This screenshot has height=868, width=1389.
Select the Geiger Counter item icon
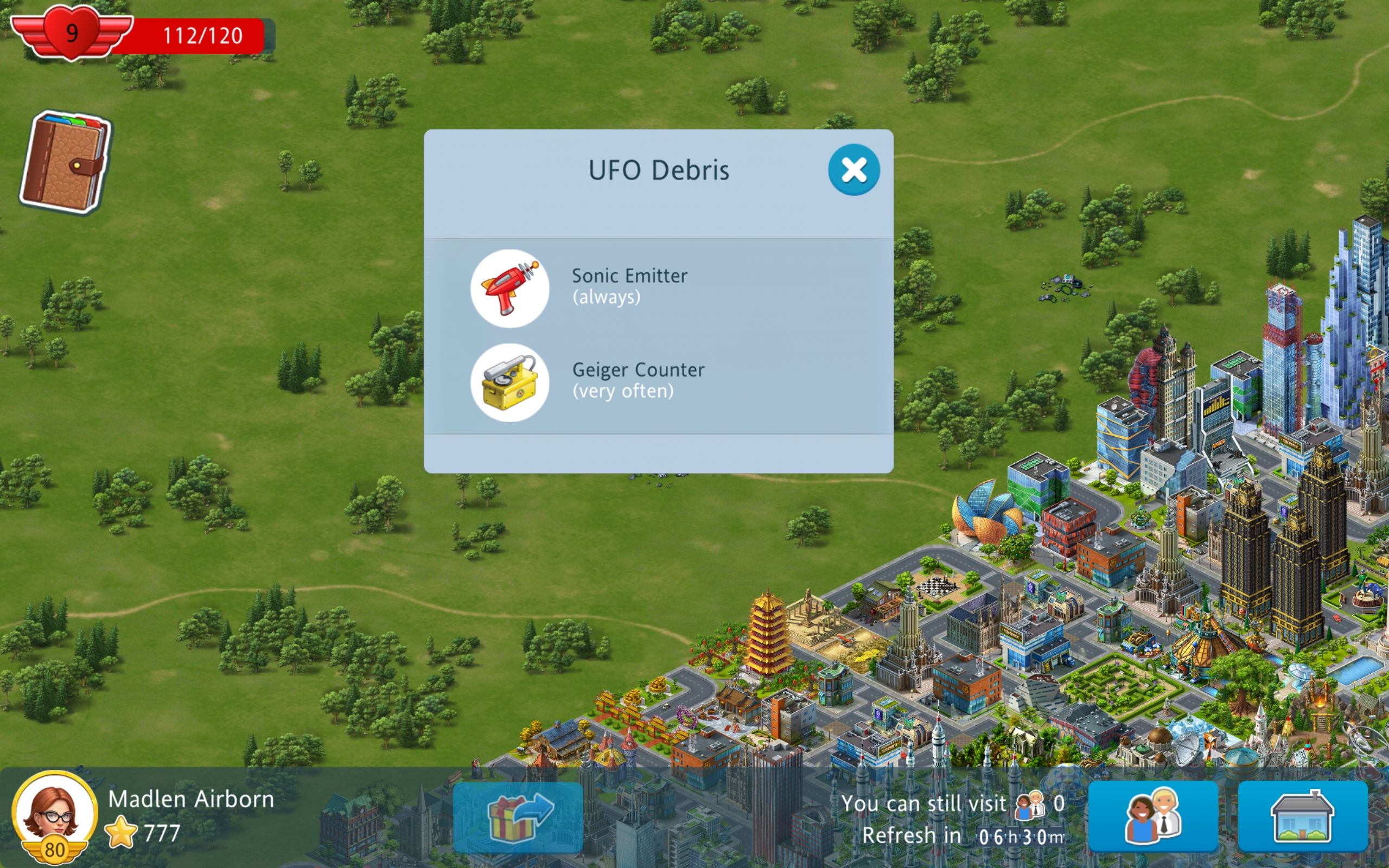[509, 382]
